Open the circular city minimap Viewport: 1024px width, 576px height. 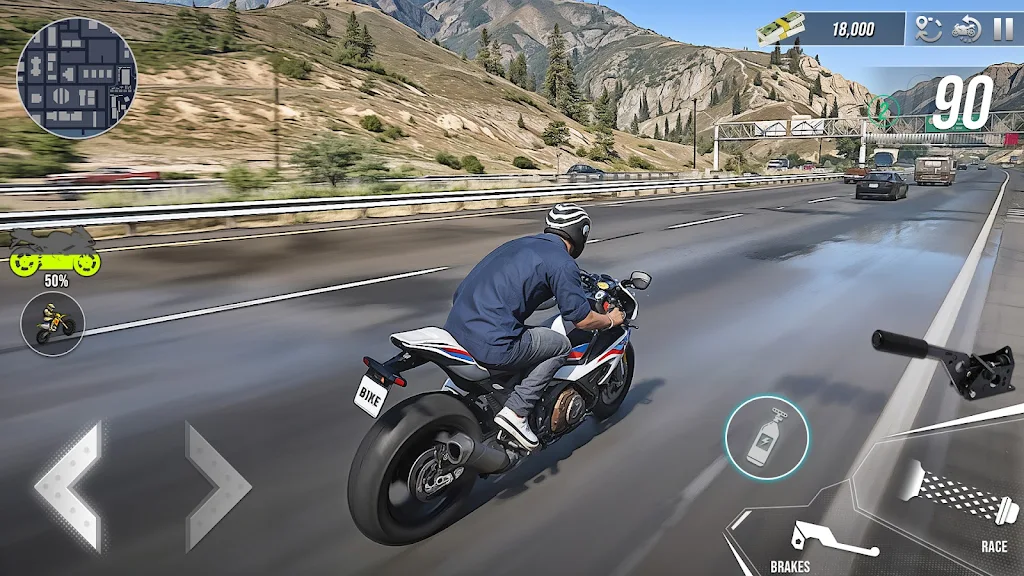(77, 77)
